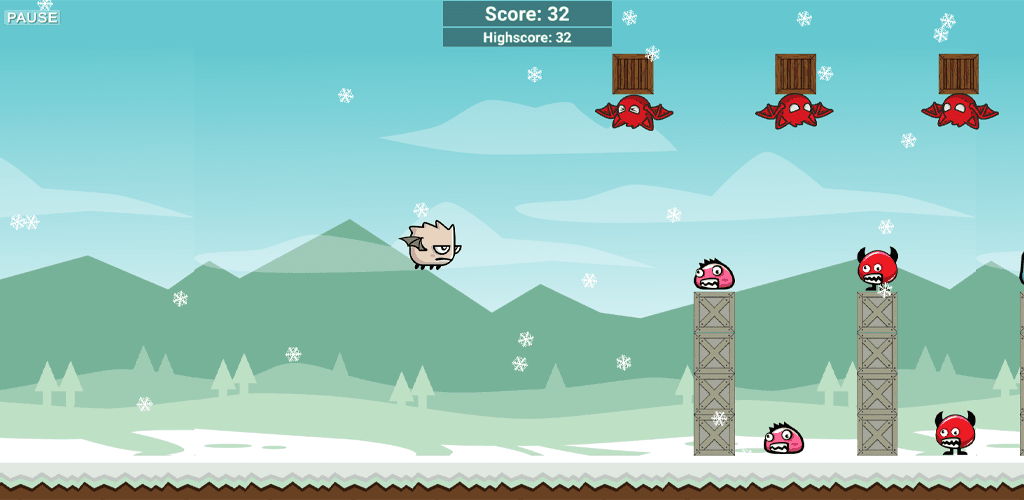Pause the game with the PAUSE button
1024x500 pixels.
tap(32, 17)
